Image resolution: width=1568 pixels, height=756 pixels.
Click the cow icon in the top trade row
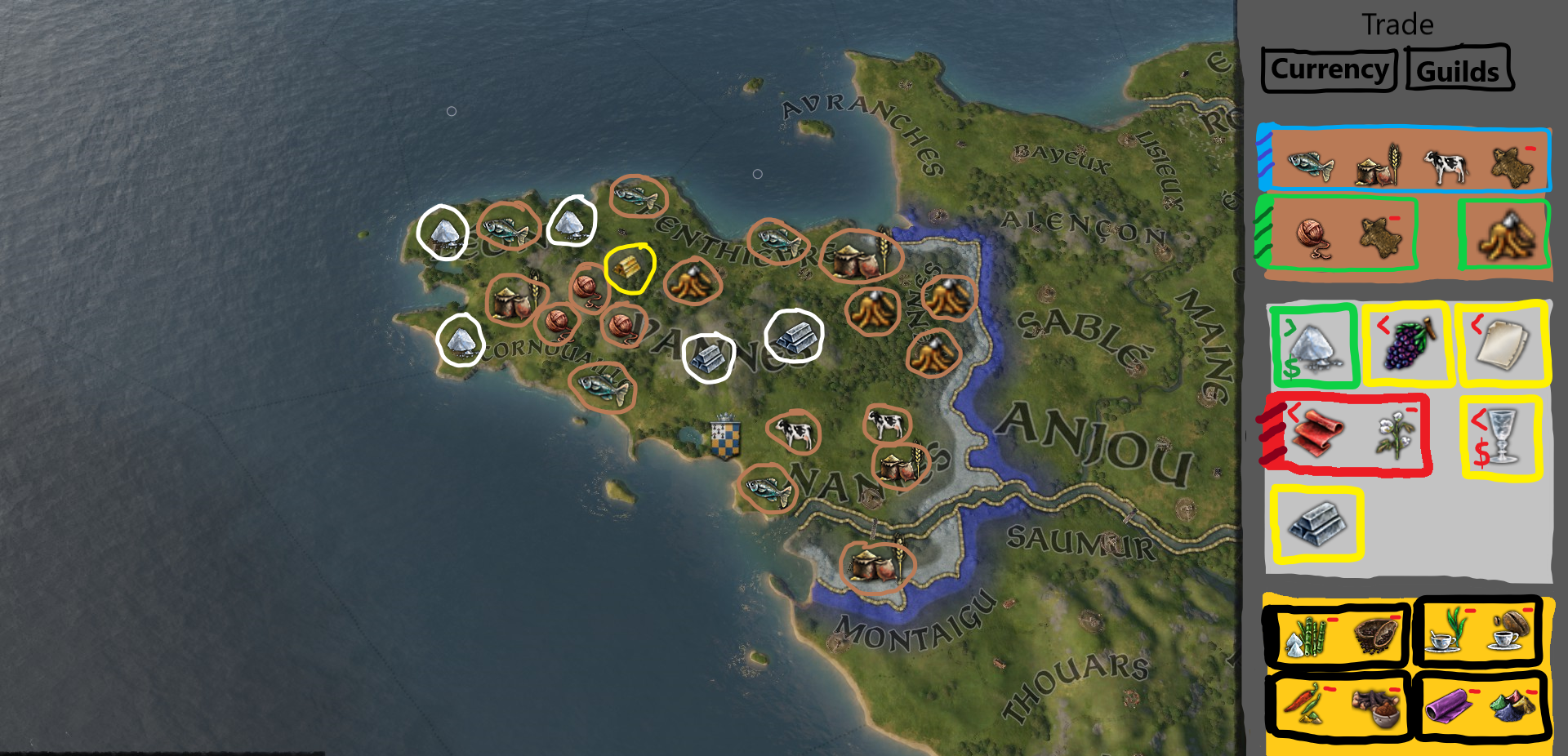(1445, 167)
